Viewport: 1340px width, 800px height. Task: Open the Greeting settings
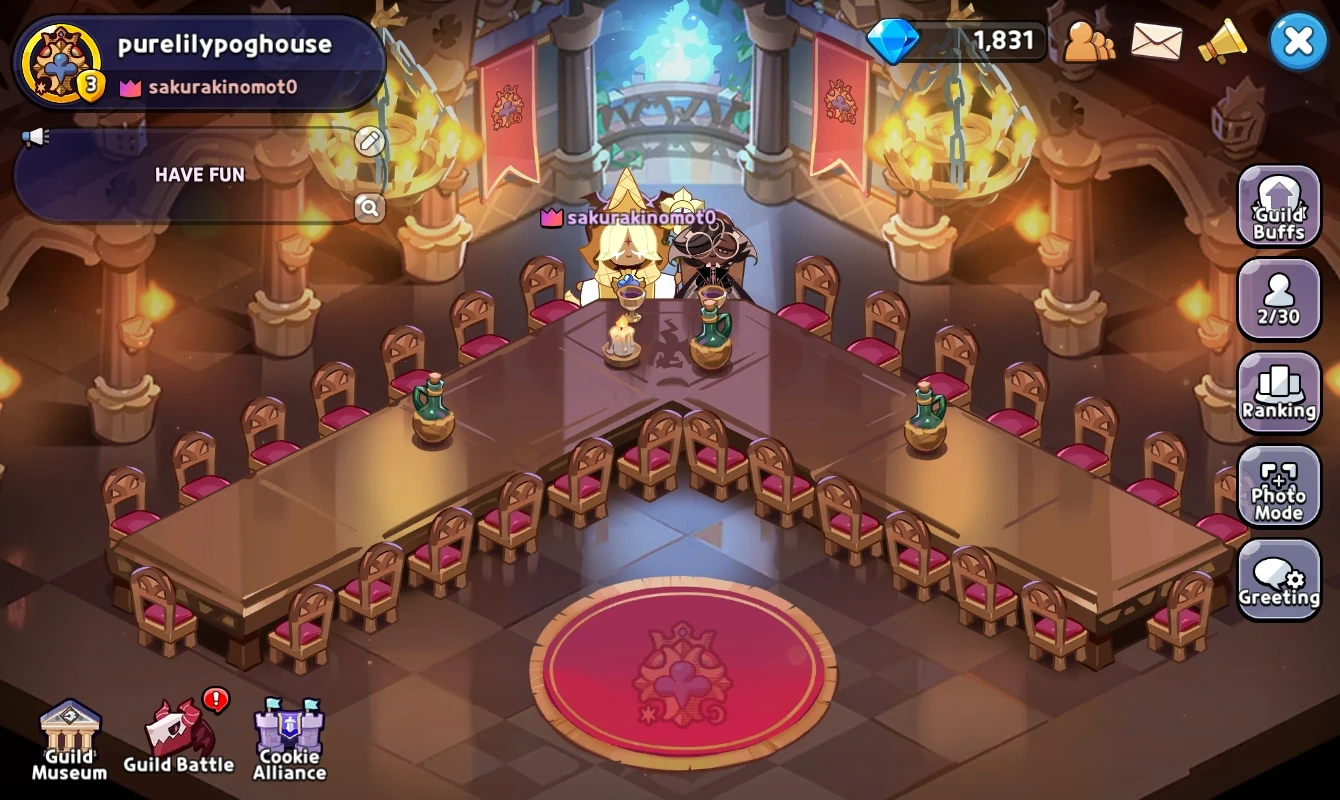click(x=1279, y=580)
